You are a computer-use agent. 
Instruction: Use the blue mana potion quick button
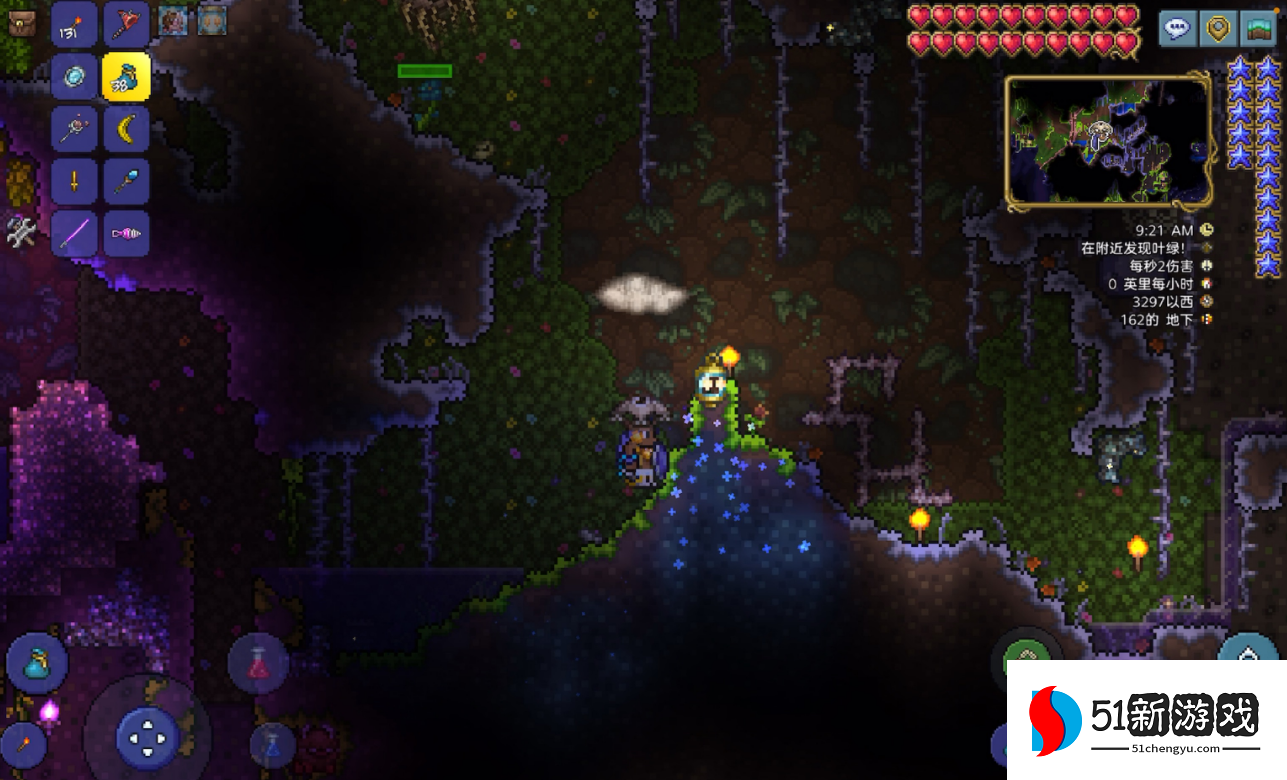point(273,745)
